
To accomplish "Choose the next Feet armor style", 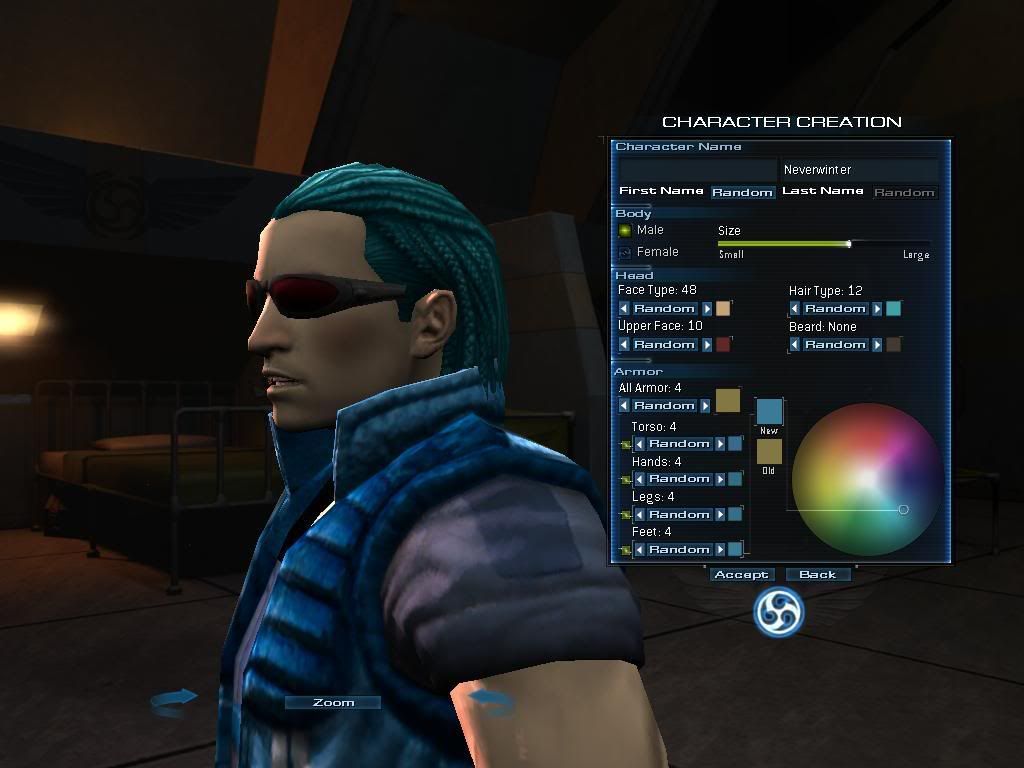I will 720,550.
